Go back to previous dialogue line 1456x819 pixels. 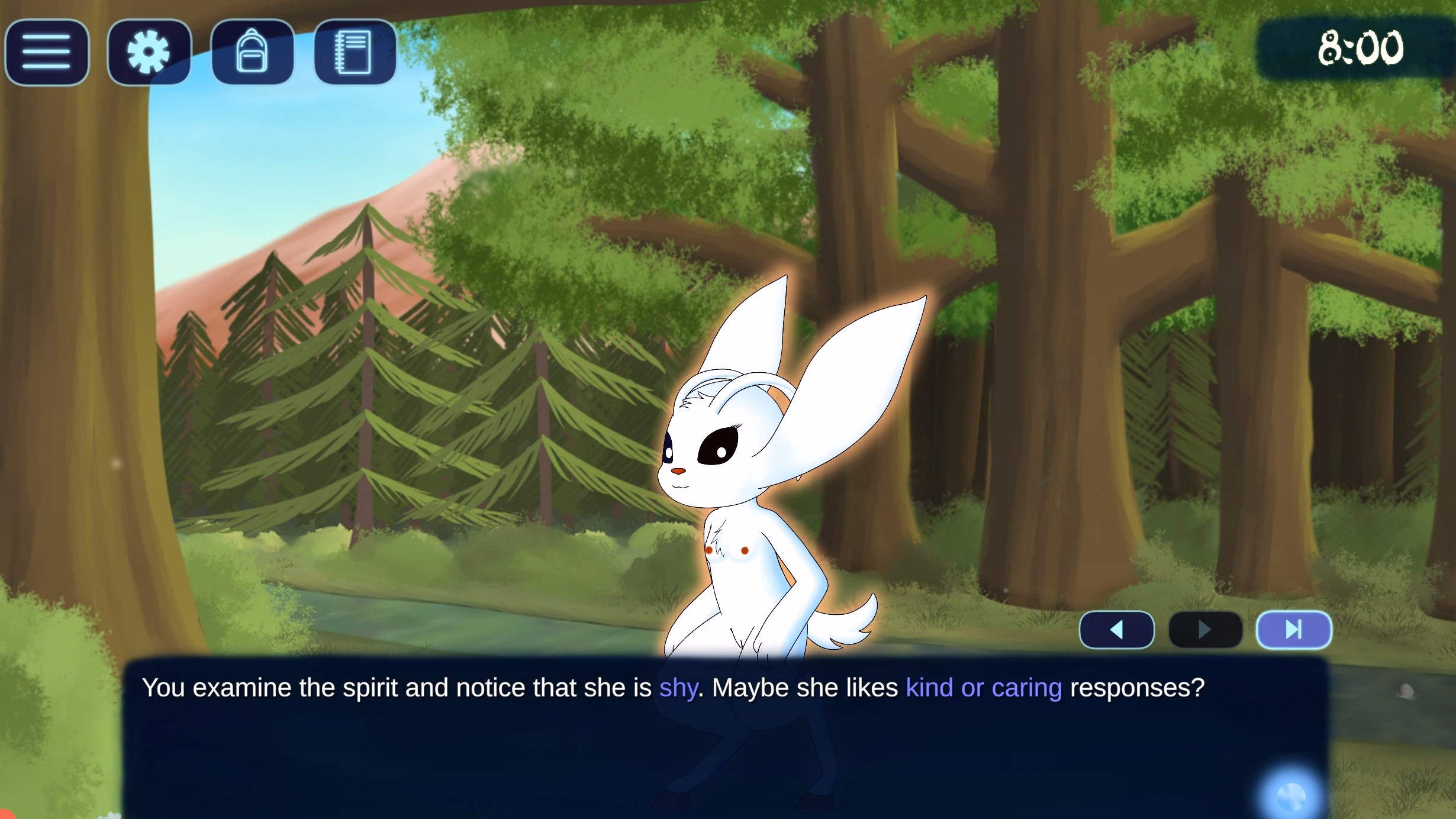[x=1116, y=630]
